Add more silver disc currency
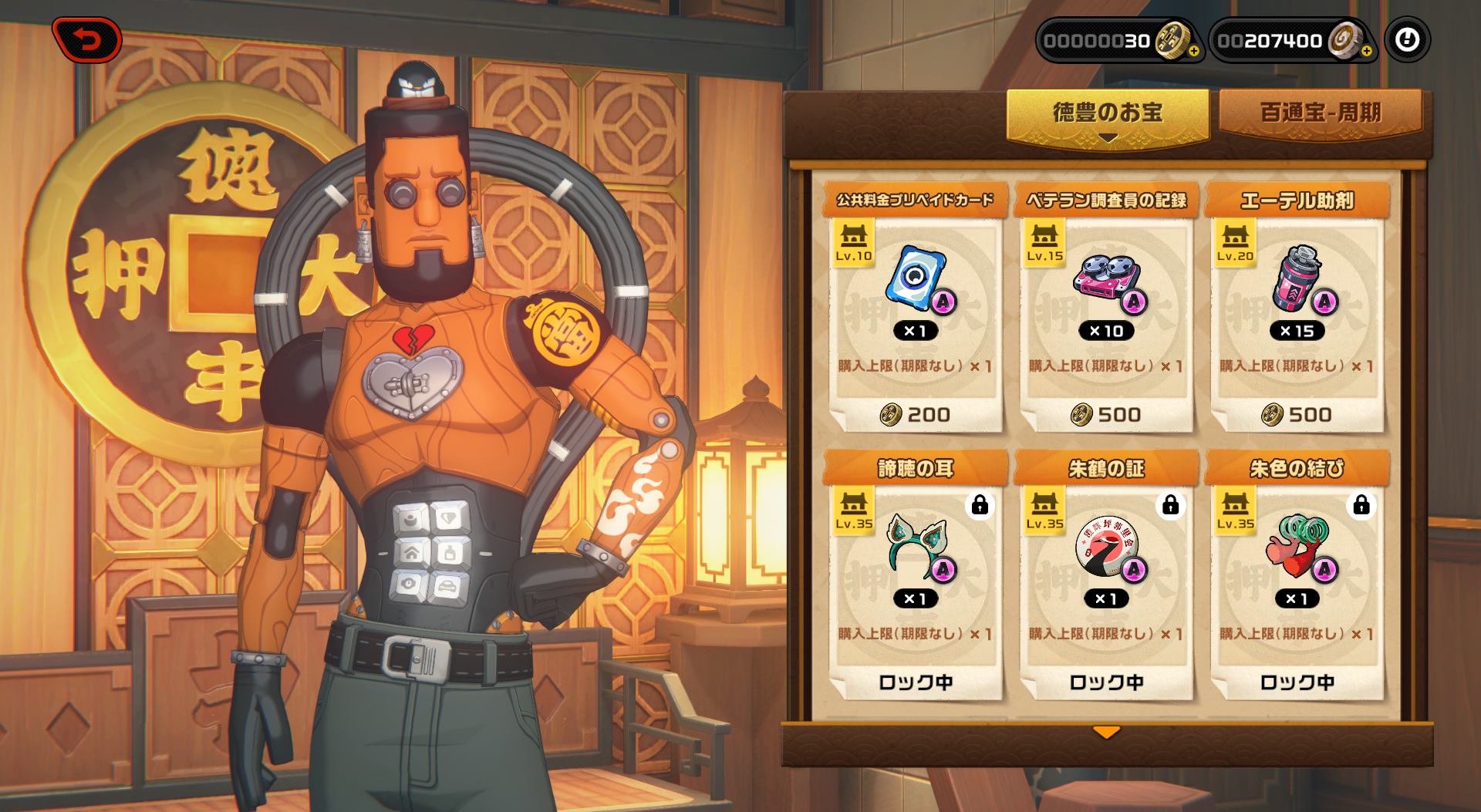 [1366, 52]
